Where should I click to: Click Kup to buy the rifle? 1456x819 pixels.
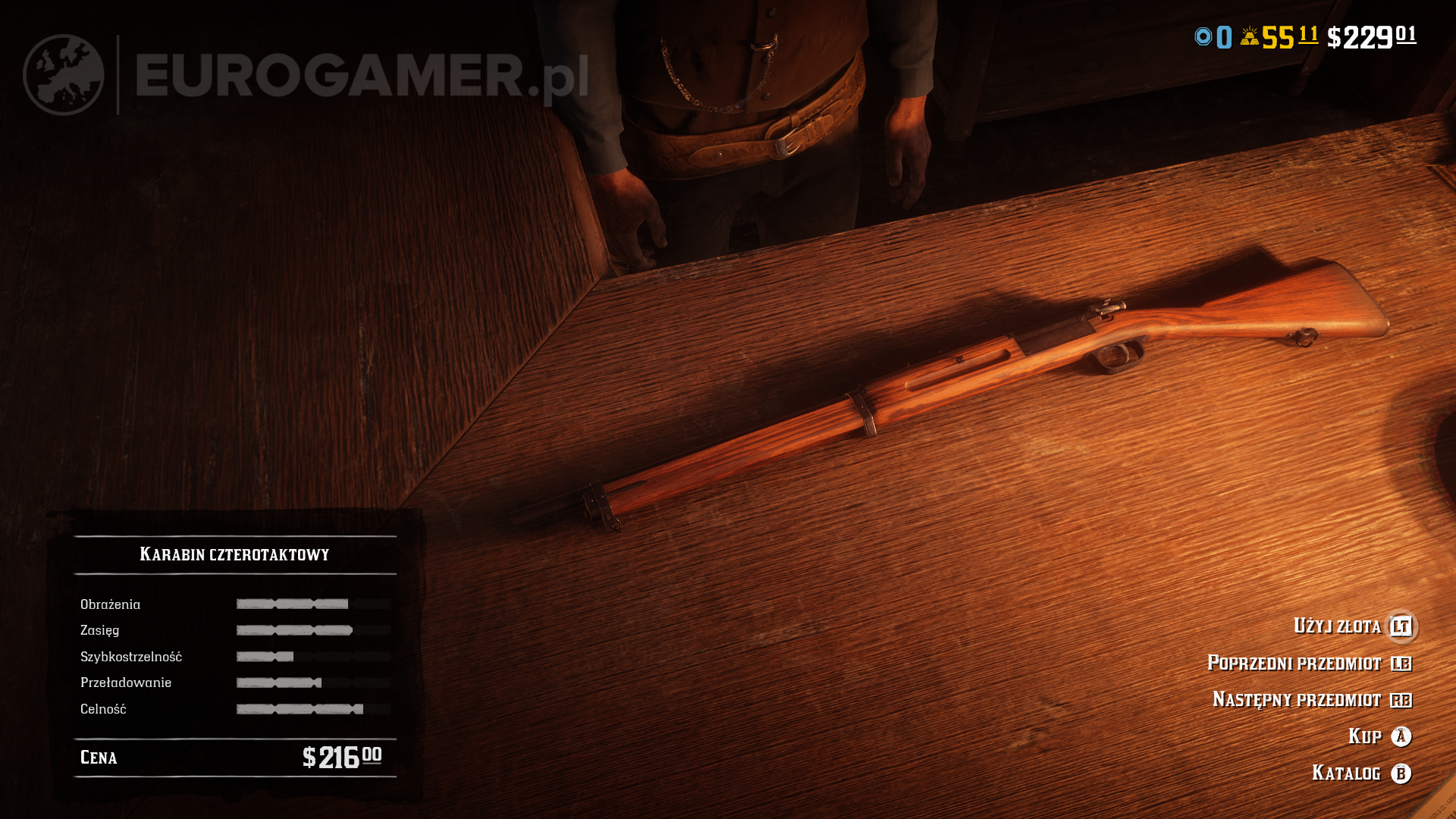1364,736
